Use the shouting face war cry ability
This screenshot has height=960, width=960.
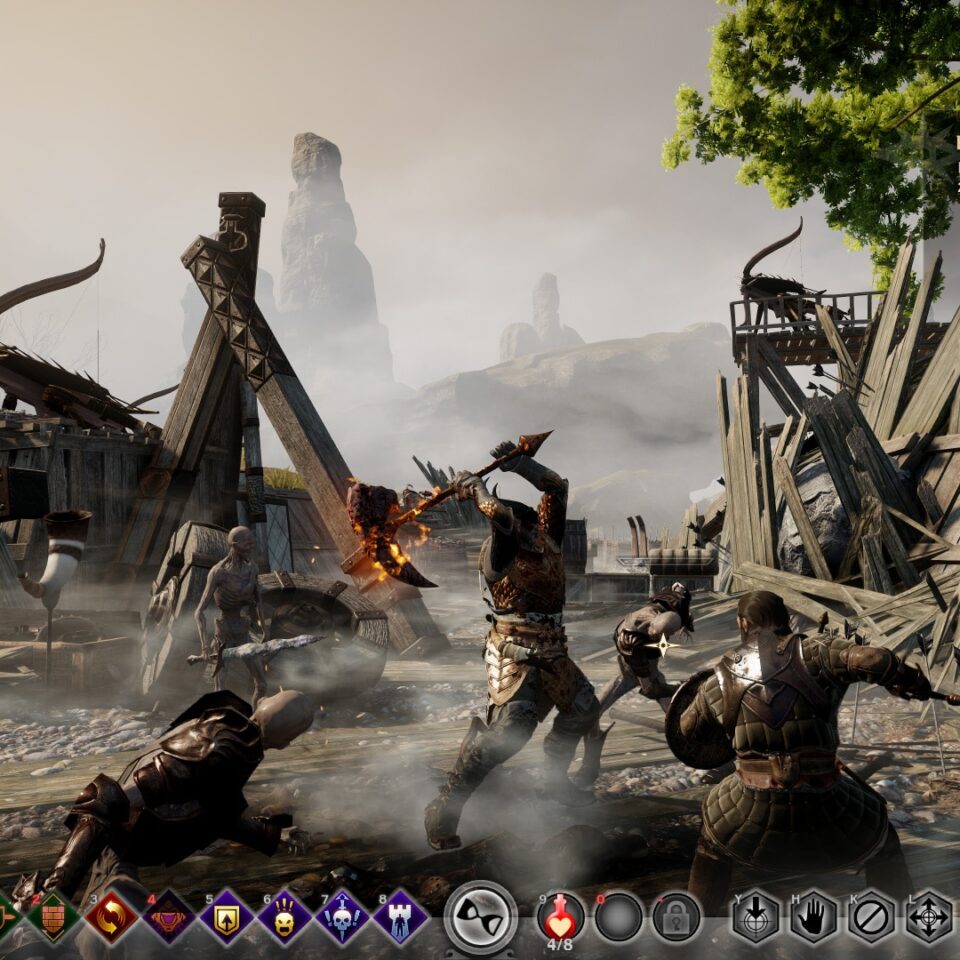click(x=285, y=916)
